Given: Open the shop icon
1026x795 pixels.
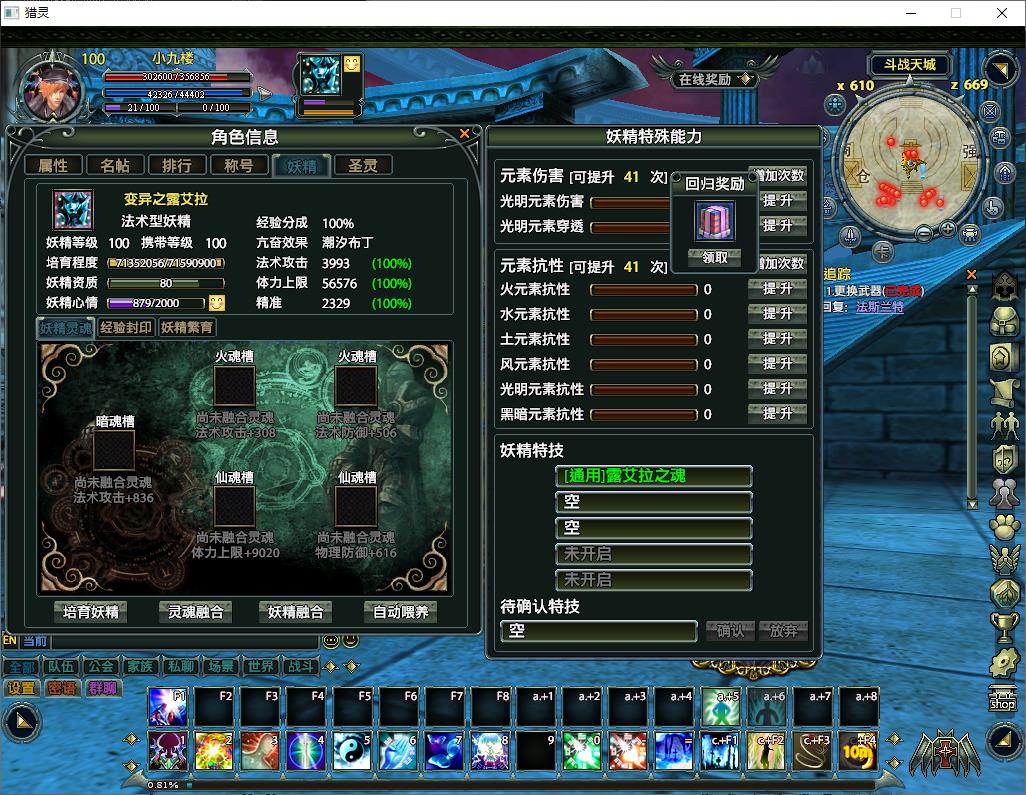Looking at the screenshot, I should coord(1002,699).
